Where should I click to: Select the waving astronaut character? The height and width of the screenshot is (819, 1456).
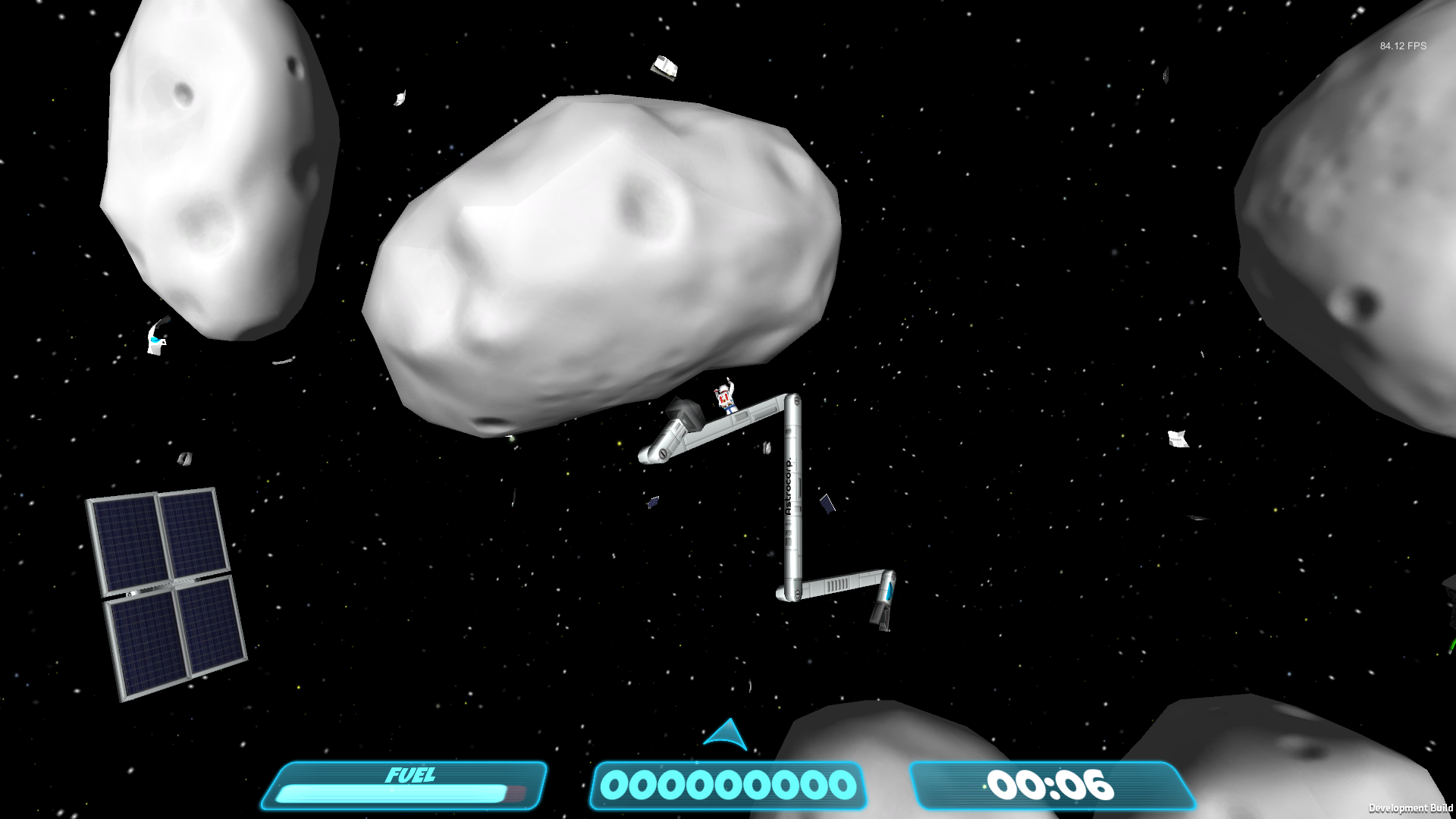click(x=724, y=397)
